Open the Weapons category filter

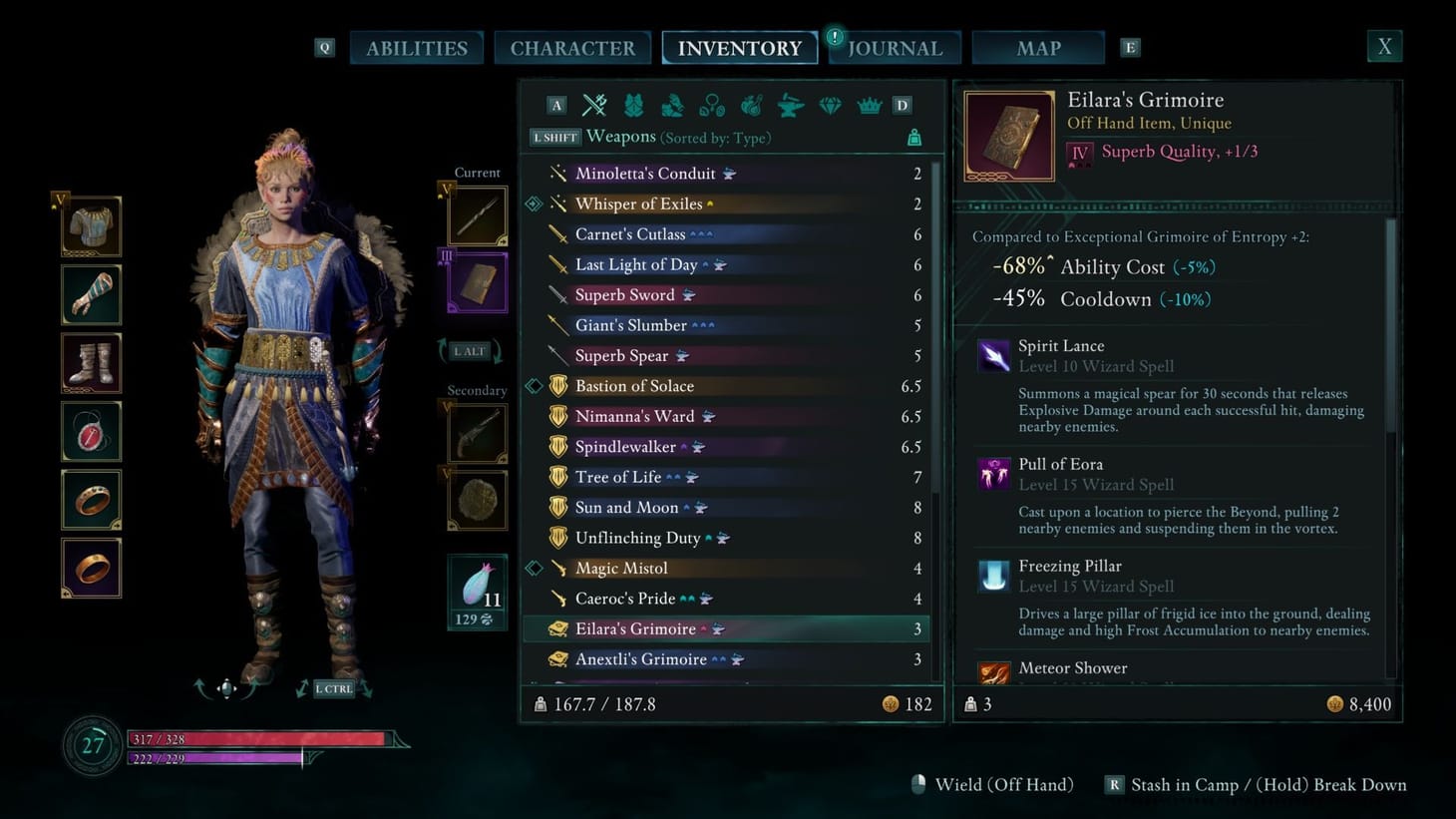coord(594,105)
